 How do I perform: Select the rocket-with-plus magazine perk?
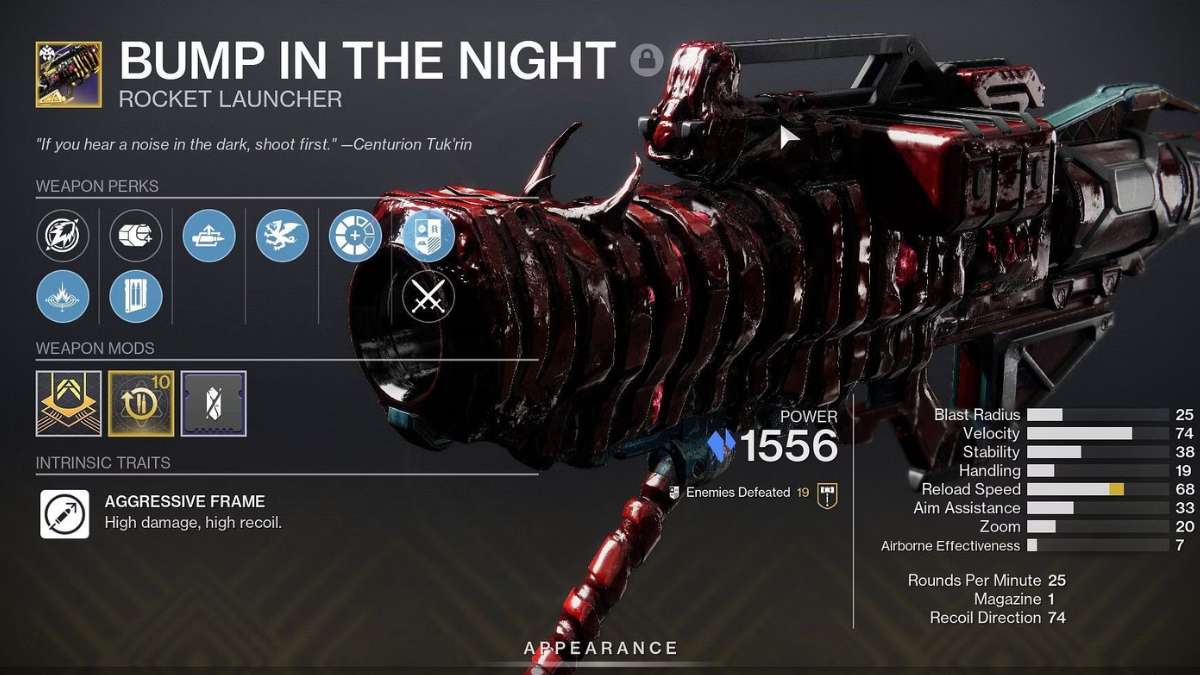[136, 236]
